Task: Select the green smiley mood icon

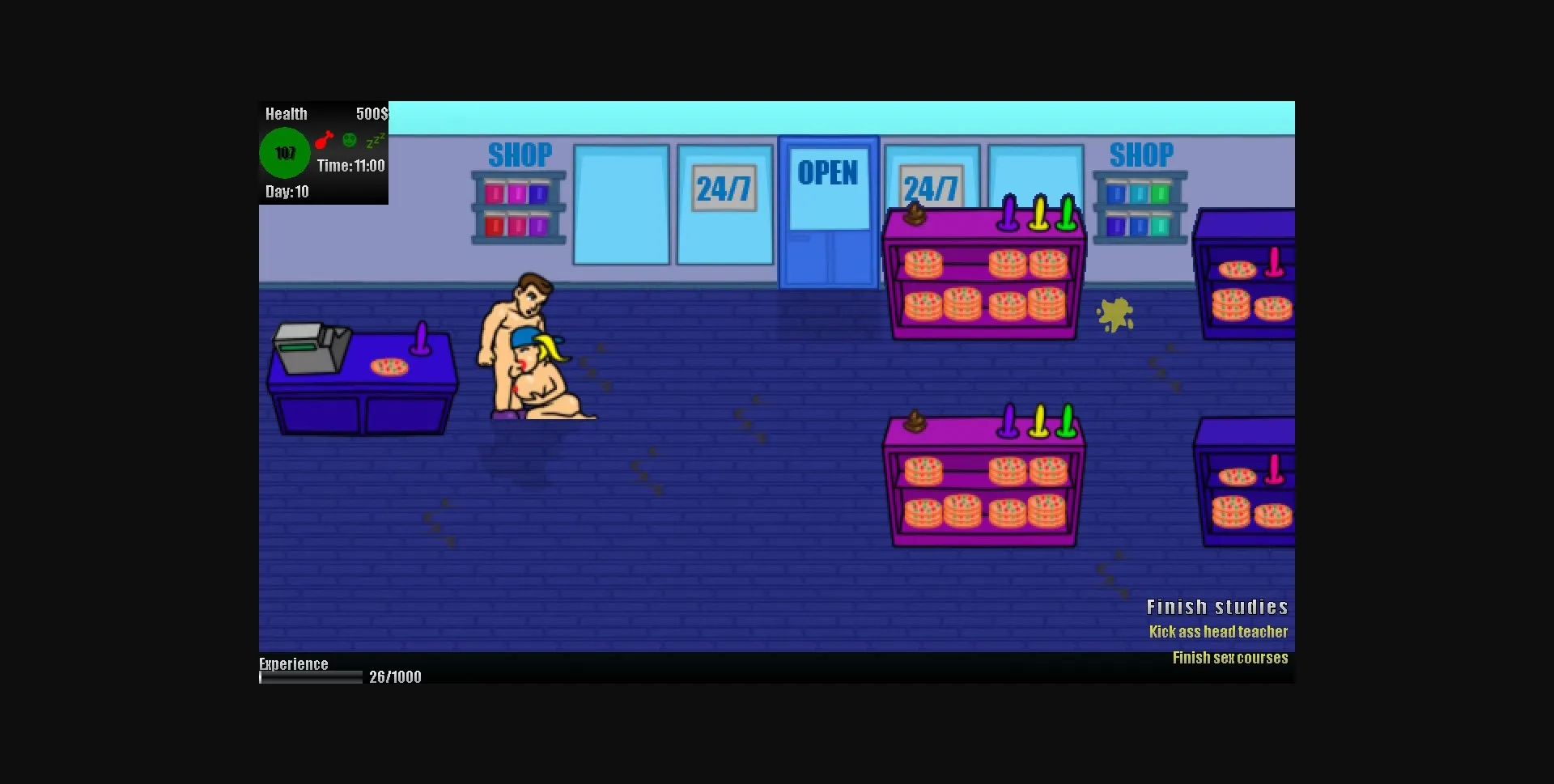Action: pyautogui.click(x=348, y=141)
